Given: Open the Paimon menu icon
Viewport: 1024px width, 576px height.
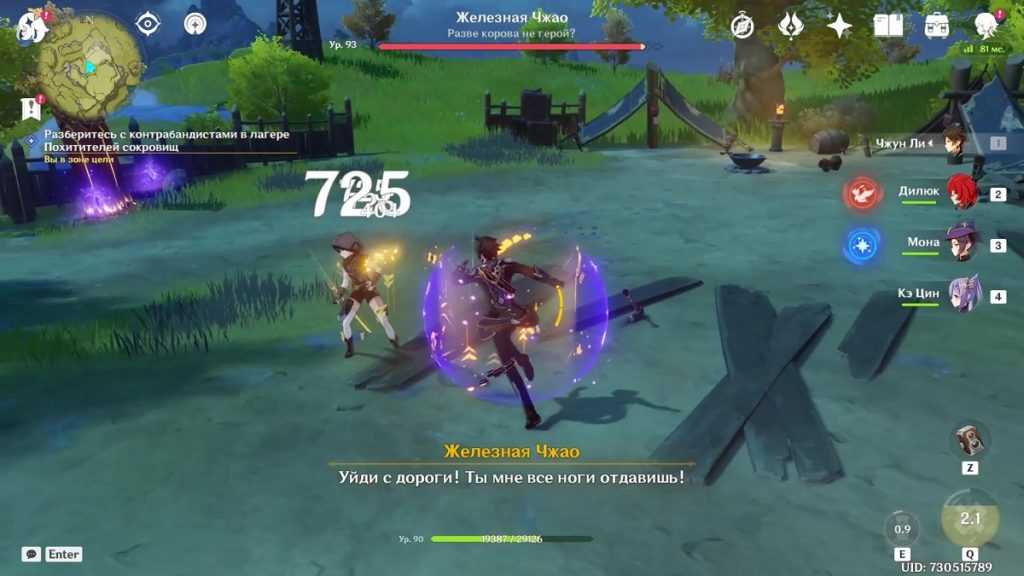Looking at the screenshot, I should click(x=30, y=25).
